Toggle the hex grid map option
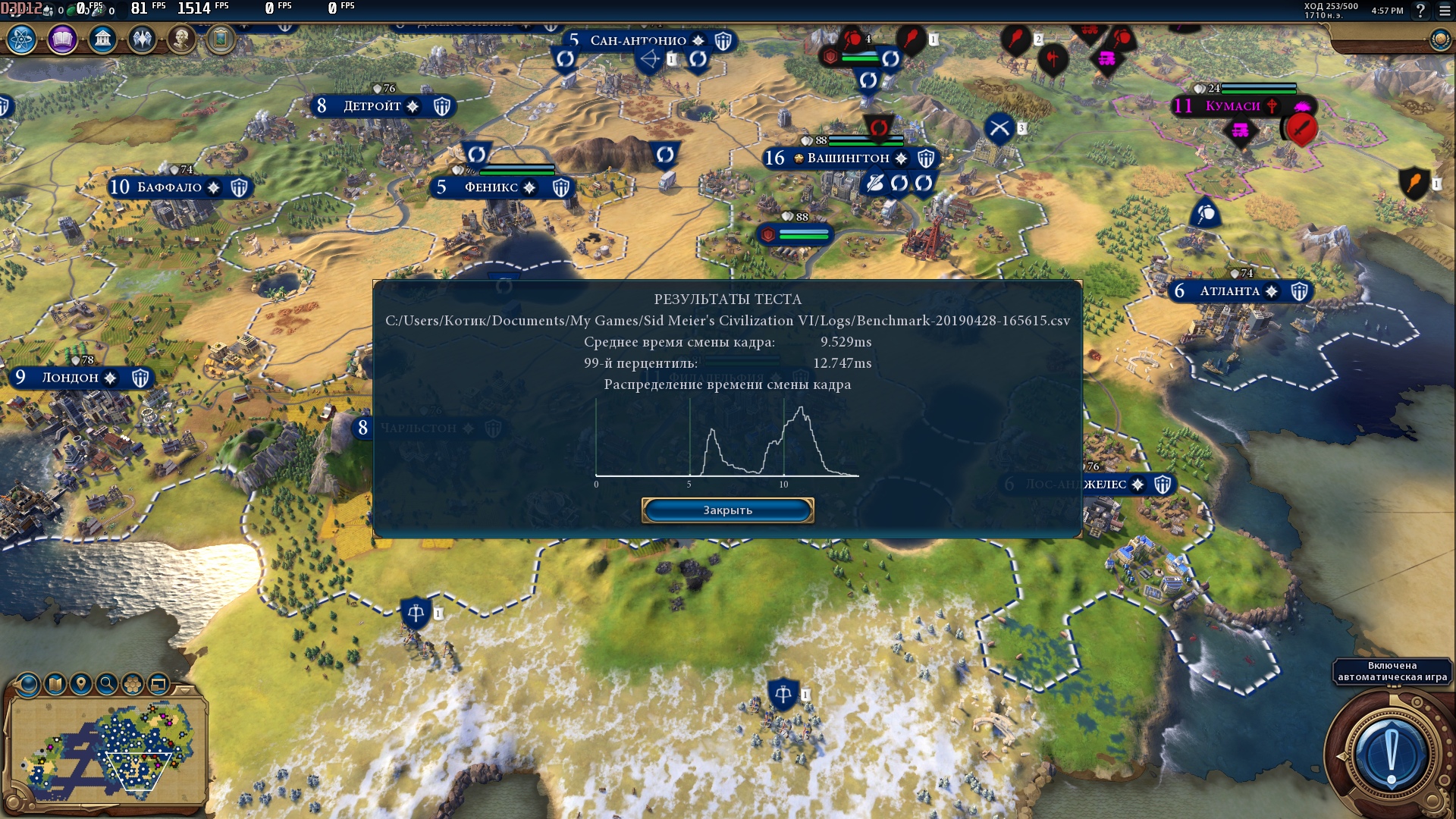1456x819 pixels. coord(133,685)
